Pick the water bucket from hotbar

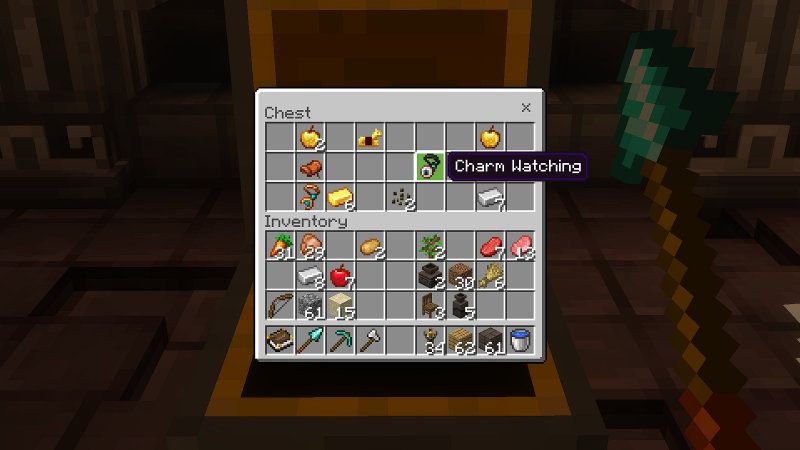pyautogui.click(x=520, y=341)
